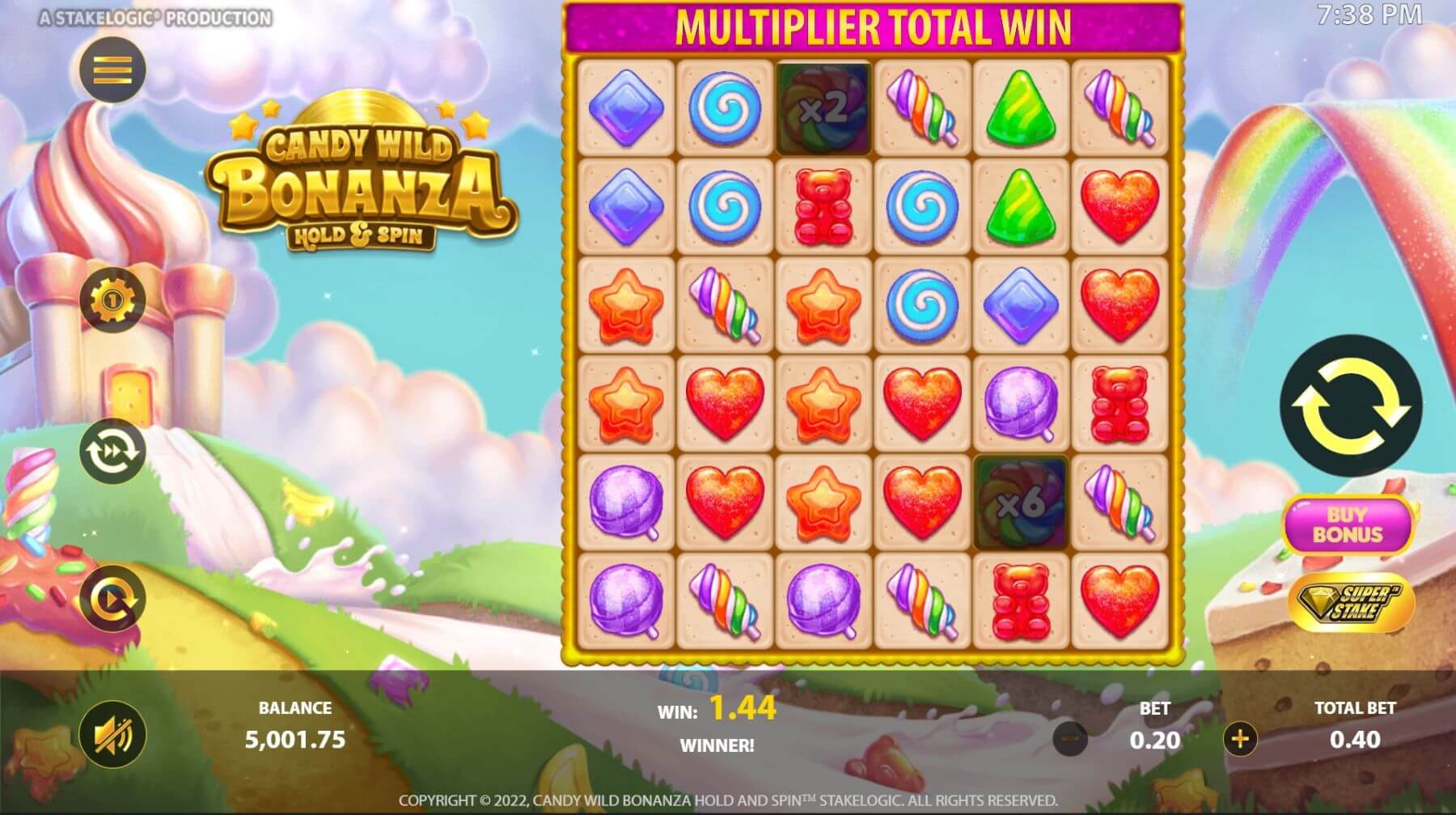Open the hamburger menu
The image size is (1456, 815).
click(112, 70)
